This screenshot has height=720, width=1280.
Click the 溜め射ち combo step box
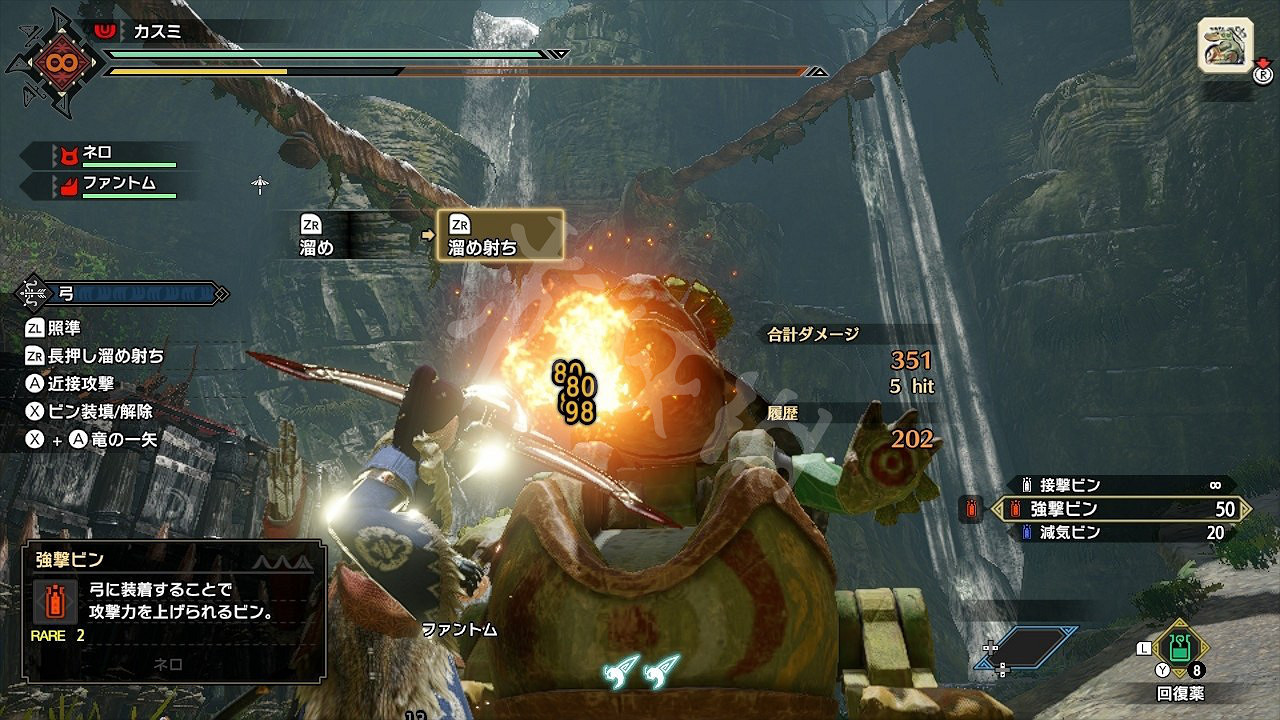500,236
